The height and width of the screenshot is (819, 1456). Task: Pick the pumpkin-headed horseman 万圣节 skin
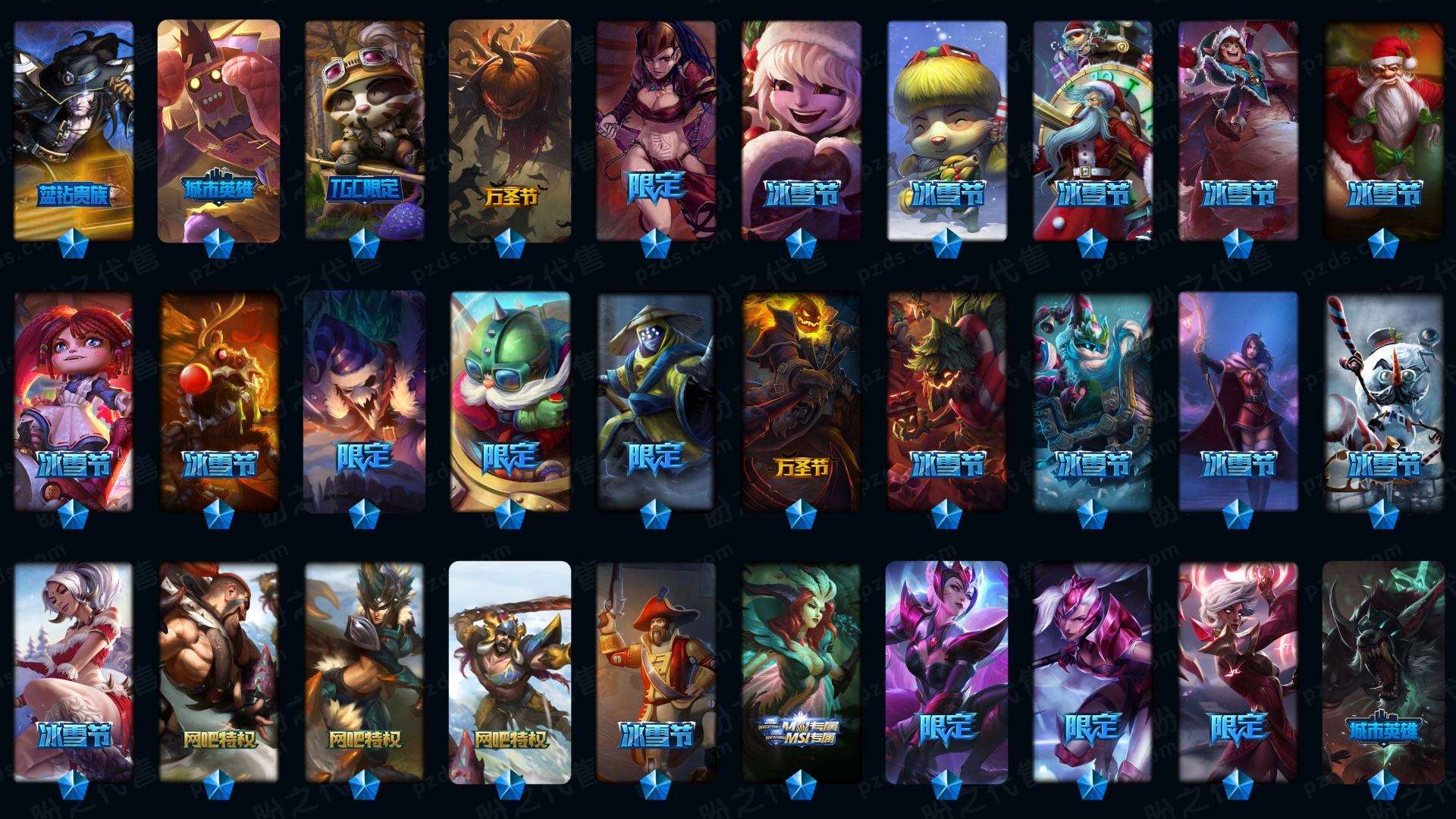pyautogui.click(x=802, y=402)
